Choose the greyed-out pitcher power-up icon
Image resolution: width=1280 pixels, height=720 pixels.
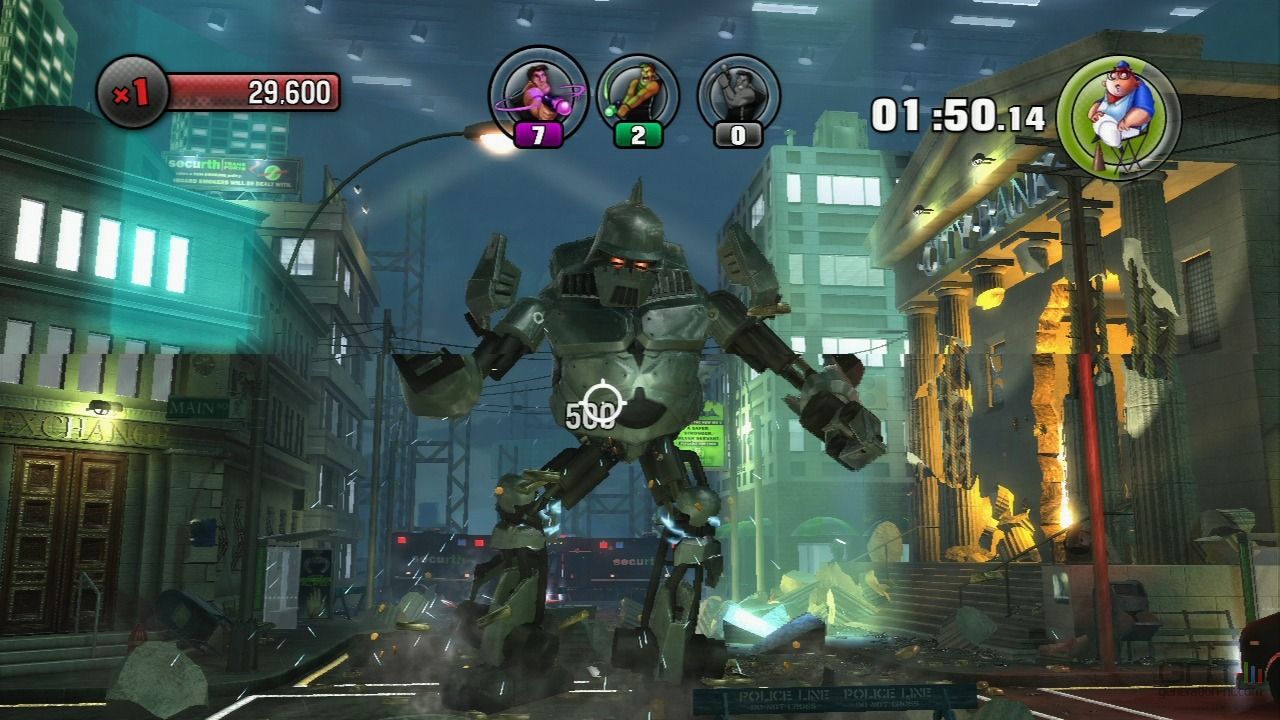(738, 93)
